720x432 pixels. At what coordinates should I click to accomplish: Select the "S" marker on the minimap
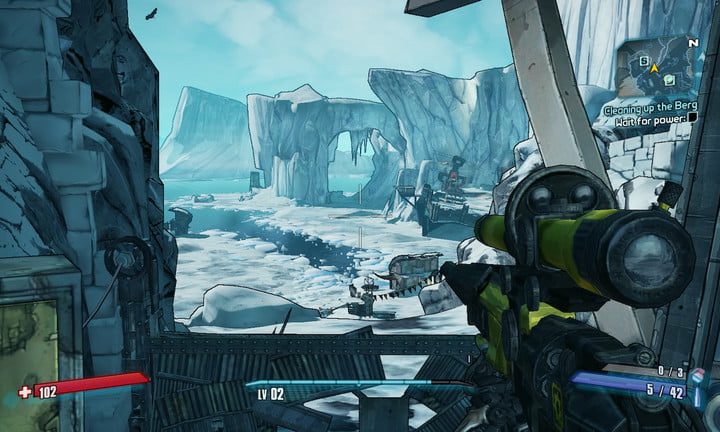coord(645,59)
